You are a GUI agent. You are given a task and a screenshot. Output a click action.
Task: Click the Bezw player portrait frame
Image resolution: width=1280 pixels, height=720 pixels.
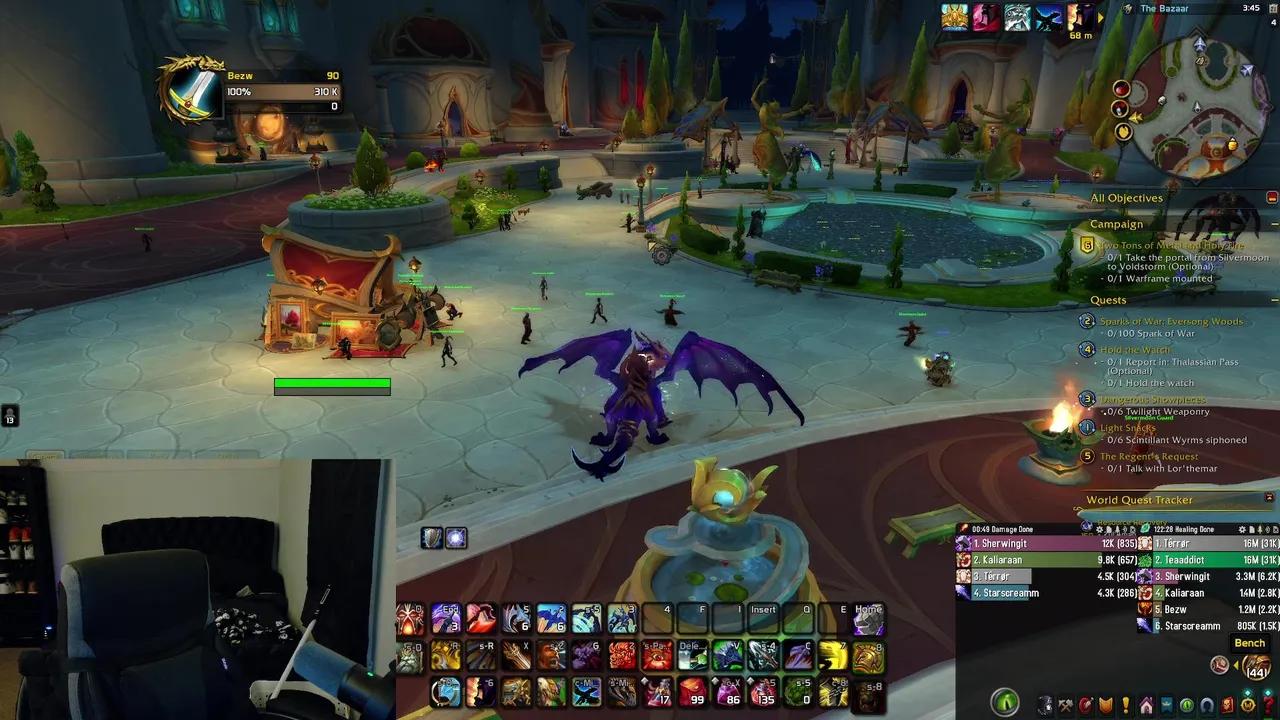tap(193, 89)
